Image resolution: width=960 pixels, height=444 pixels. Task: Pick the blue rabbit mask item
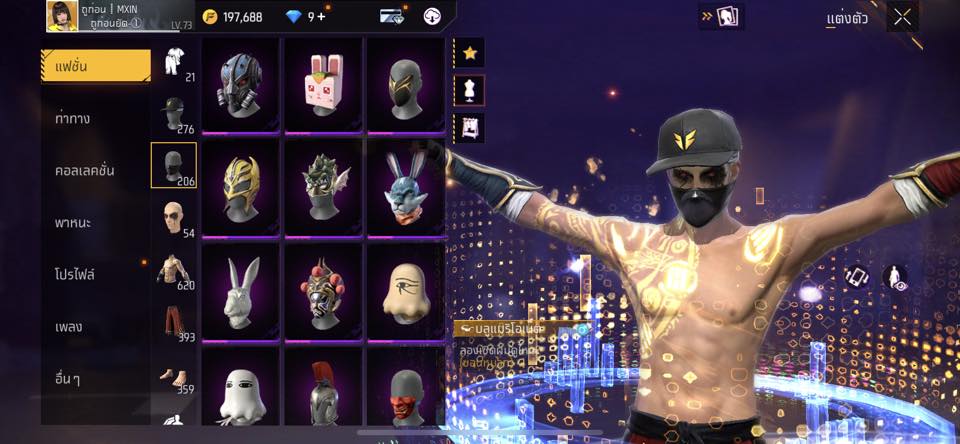click(405, 187)
